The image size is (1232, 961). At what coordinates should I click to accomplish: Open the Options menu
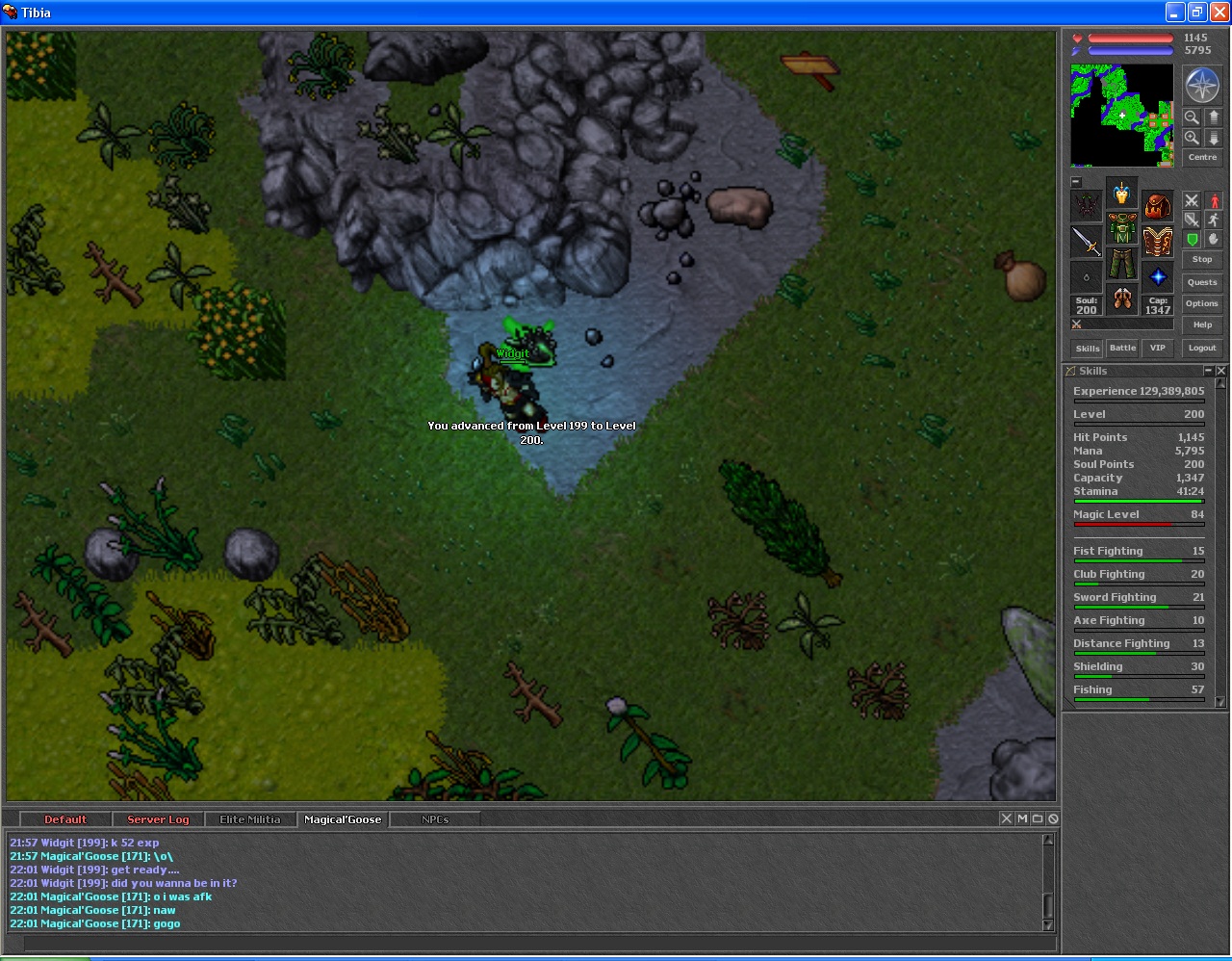tap(1201, 303)
